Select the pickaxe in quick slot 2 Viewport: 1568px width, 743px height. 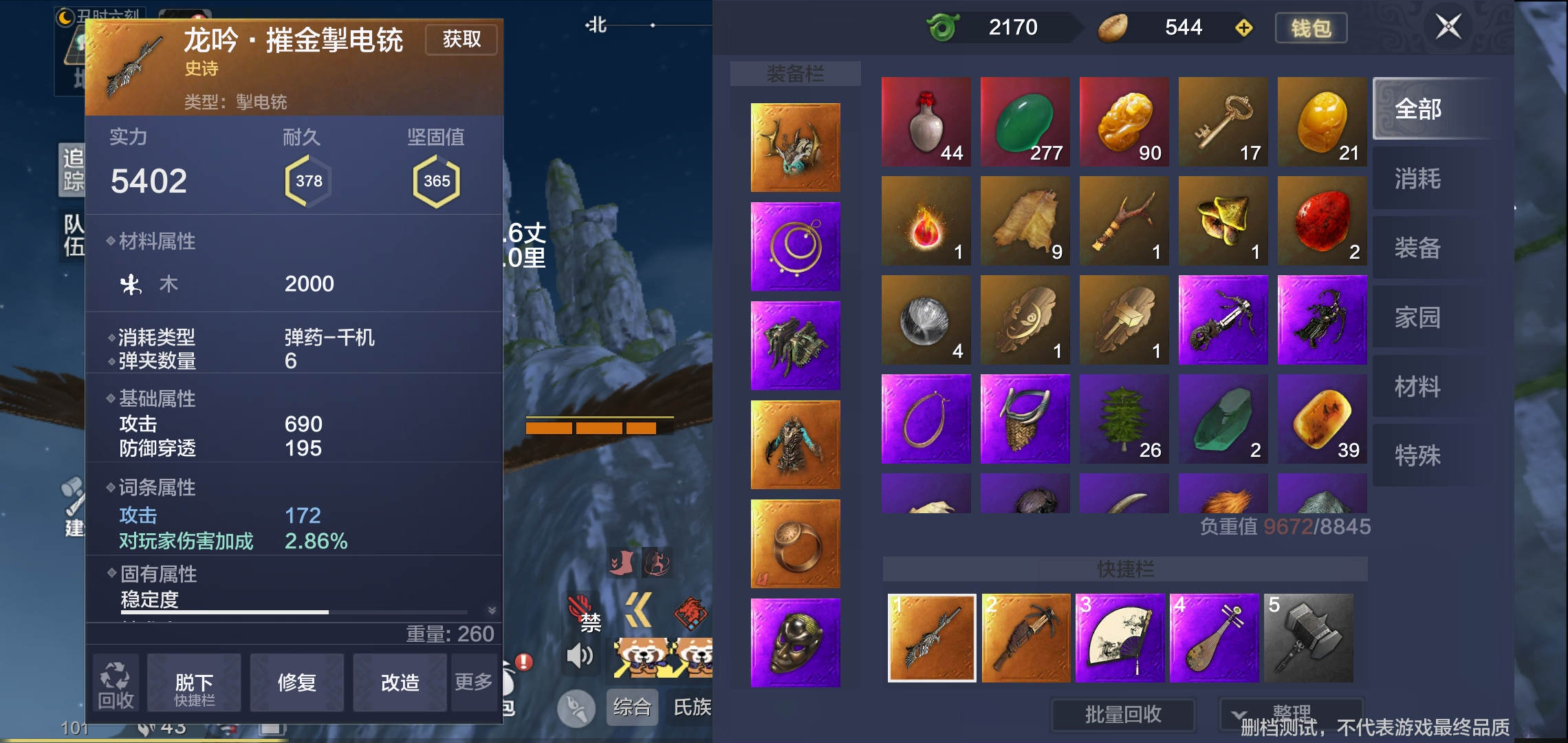pos(1025,638)
